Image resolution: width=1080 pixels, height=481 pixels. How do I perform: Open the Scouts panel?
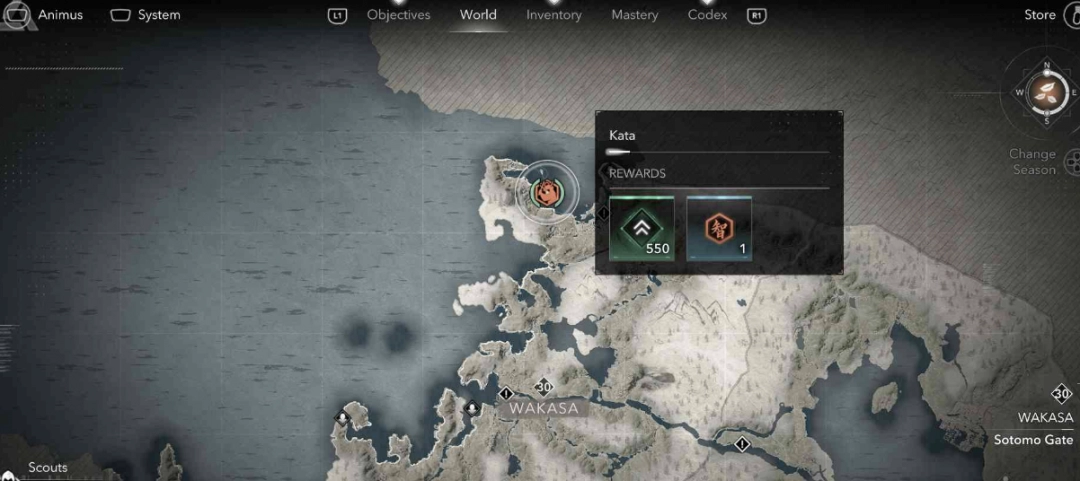point(48,467)
